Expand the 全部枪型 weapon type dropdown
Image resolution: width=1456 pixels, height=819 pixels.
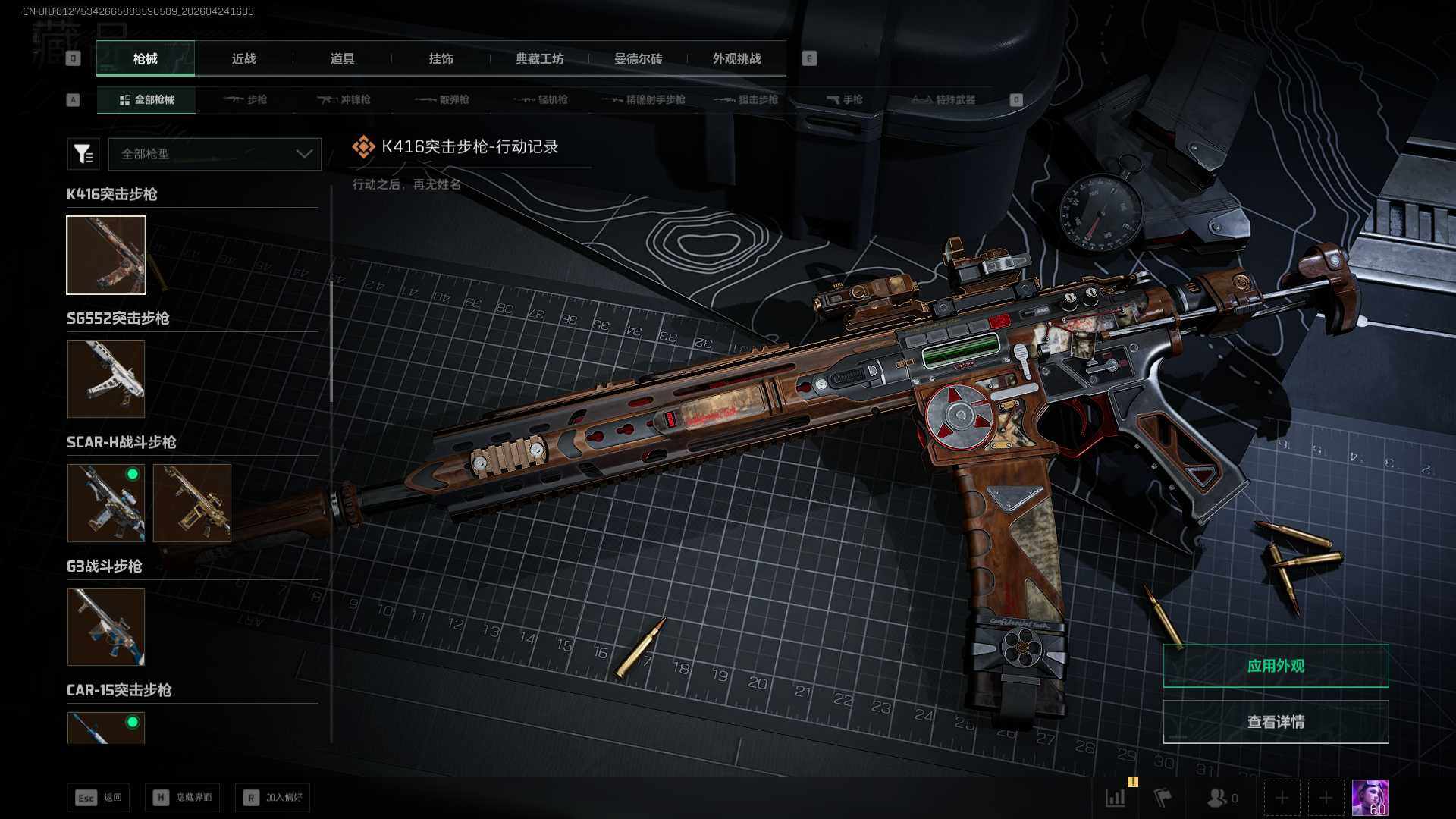click(x=215, y=154)
